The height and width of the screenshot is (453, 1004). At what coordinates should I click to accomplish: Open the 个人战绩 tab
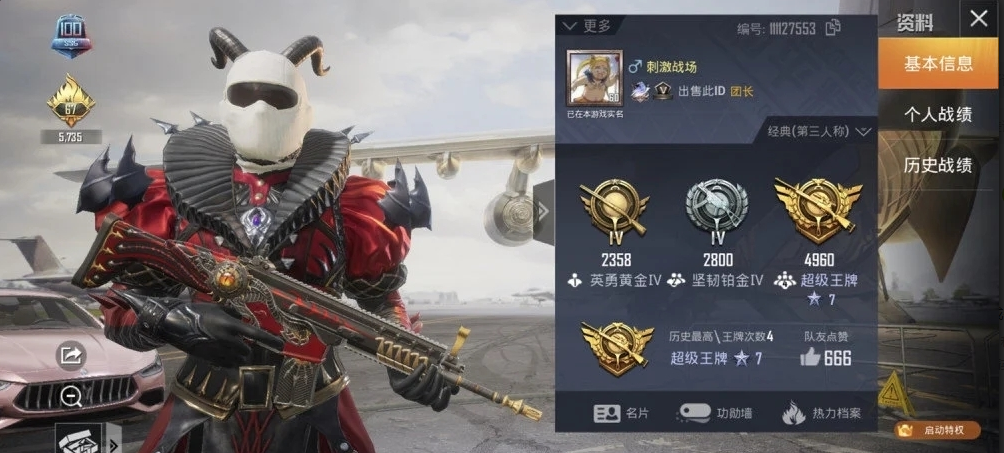938,114
